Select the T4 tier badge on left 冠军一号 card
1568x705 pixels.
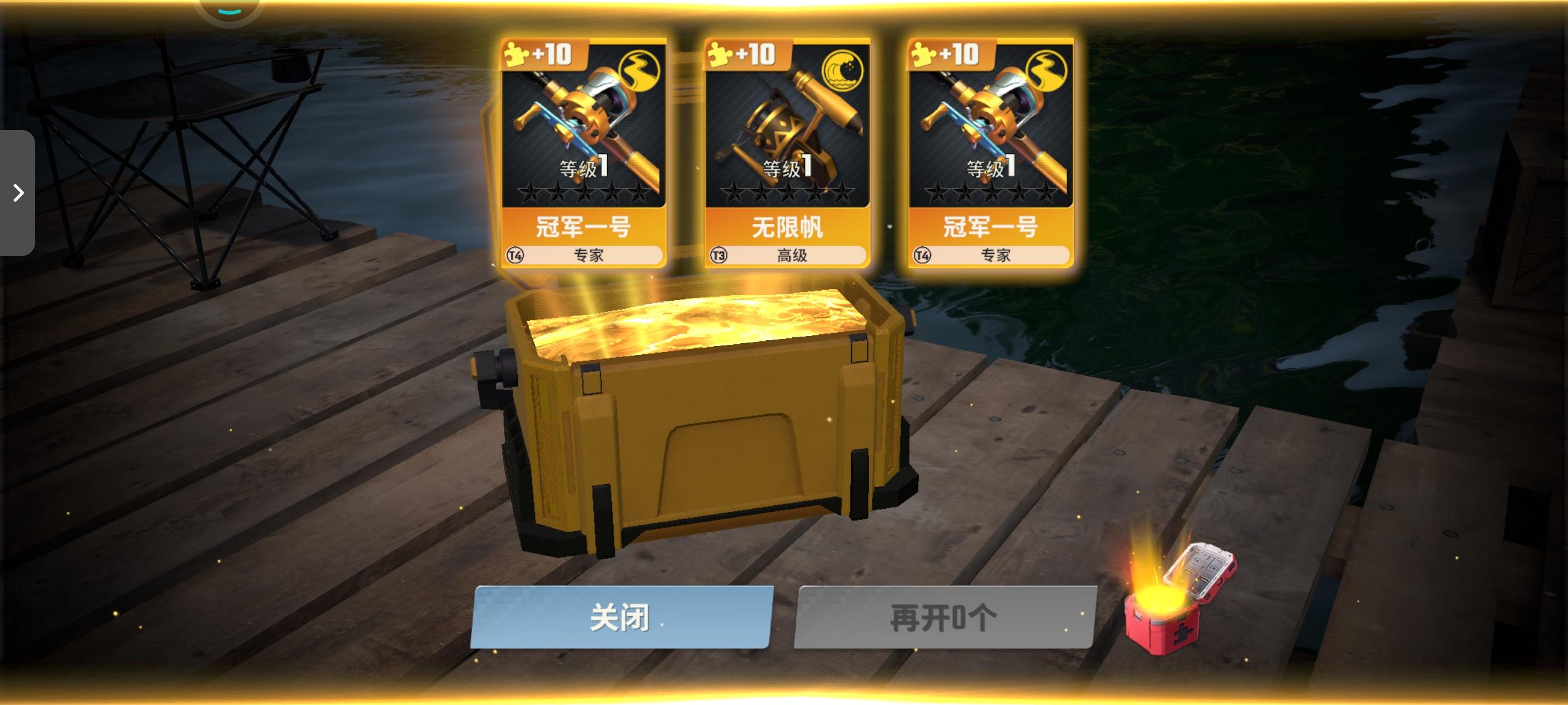[514, 255]
